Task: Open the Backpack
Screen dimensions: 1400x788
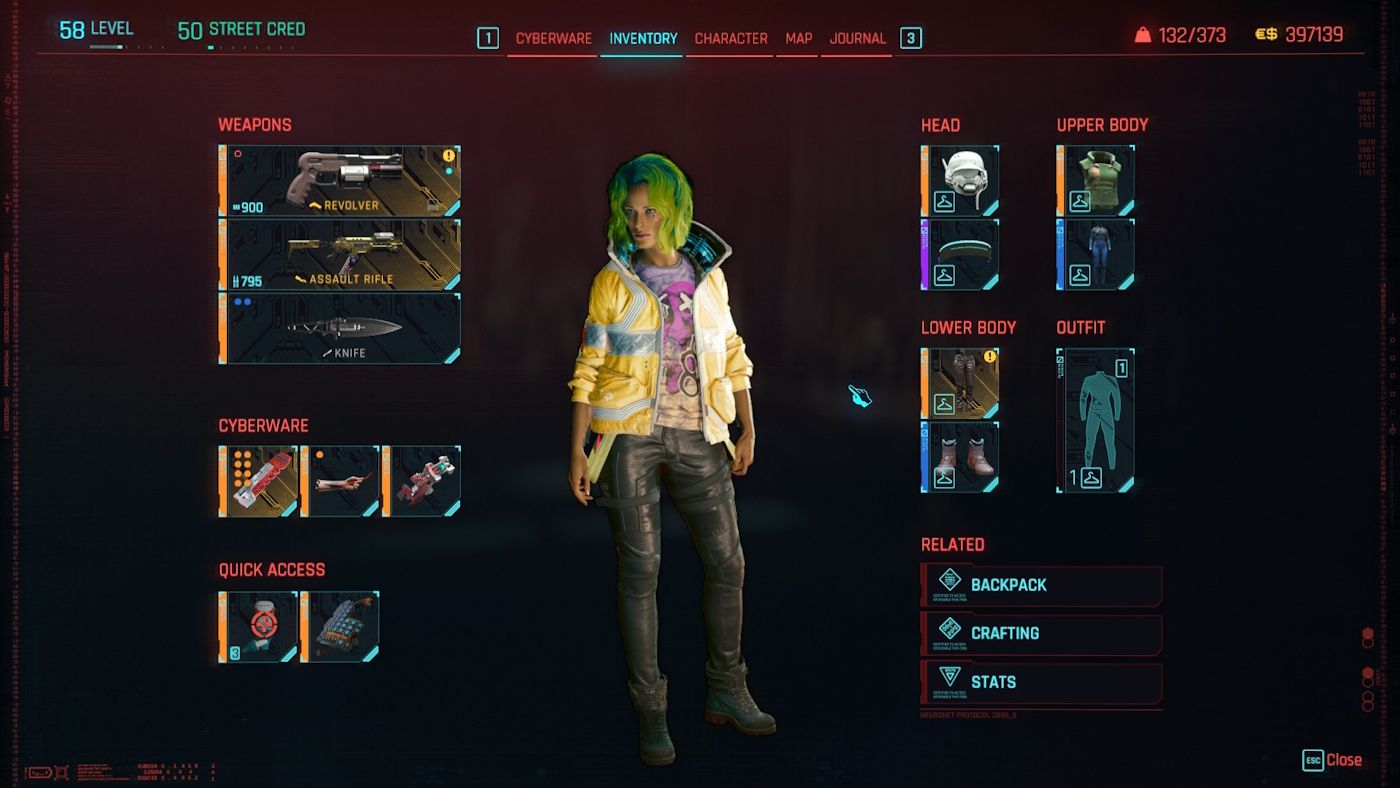Action: [1041, 585]
